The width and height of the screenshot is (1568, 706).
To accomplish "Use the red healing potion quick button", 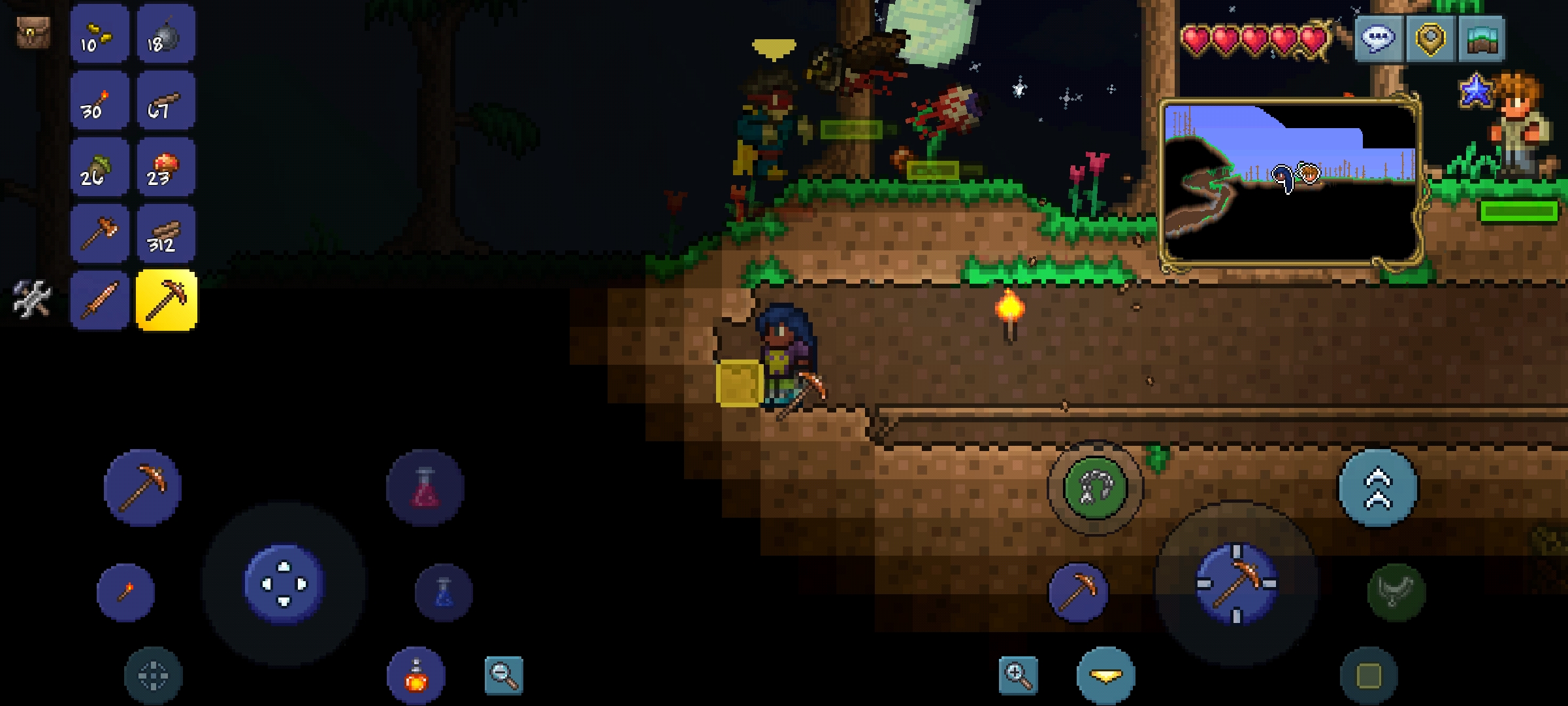I will click(x=425, y=488).
